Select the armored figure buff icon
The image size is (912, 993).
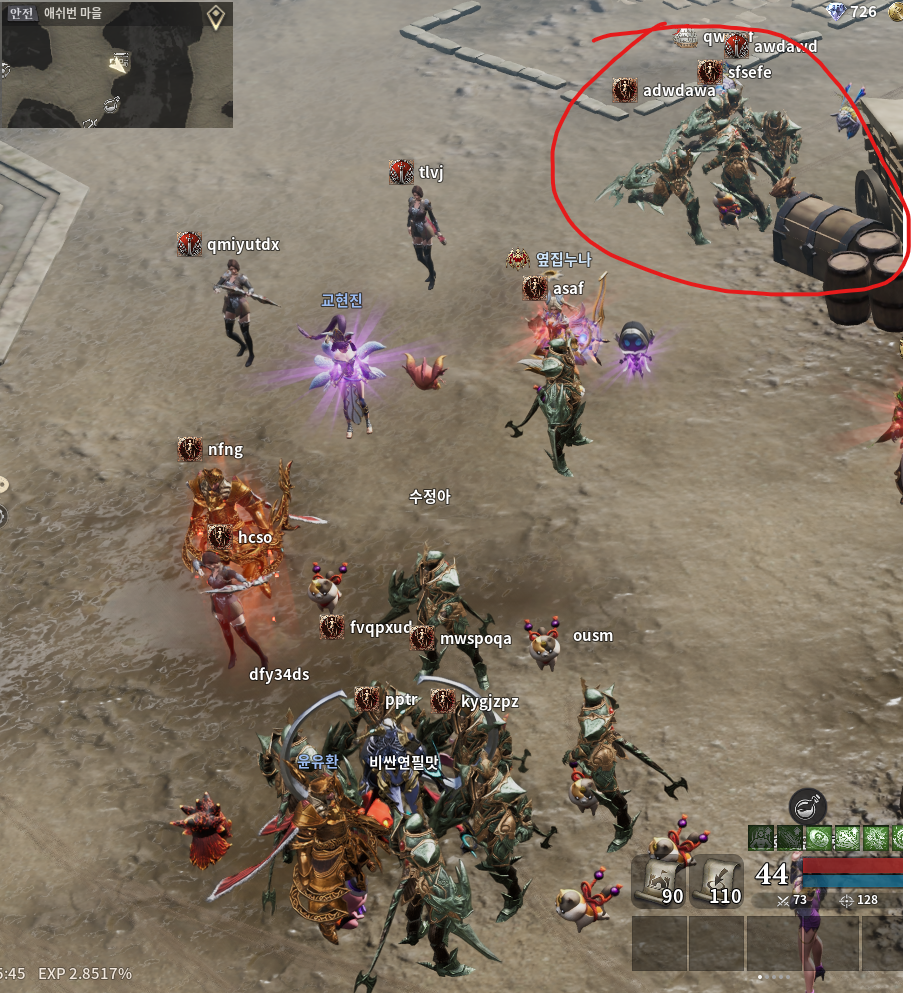(x=761, y=838)
